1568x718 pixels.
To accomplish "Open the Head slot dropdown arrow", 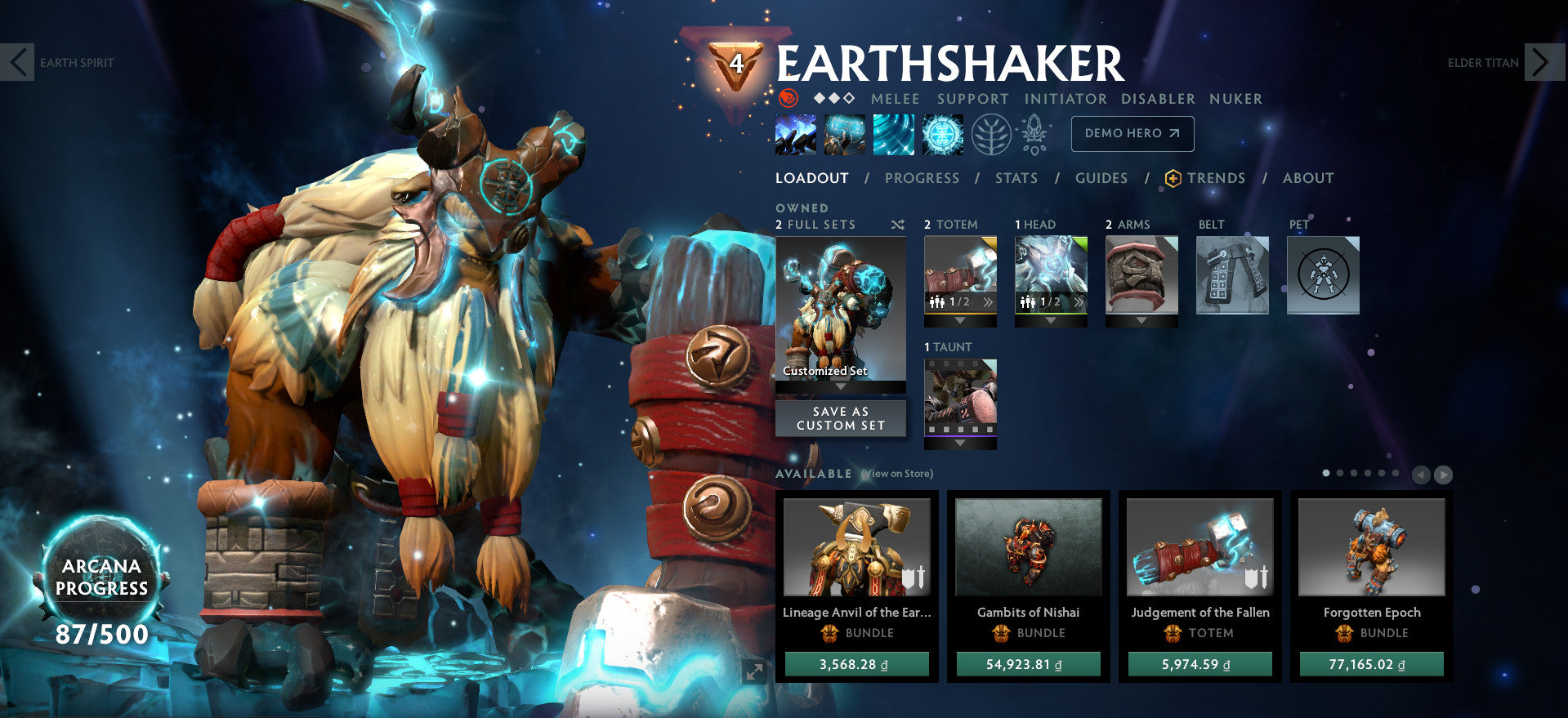I will (x=1051, y=321).
